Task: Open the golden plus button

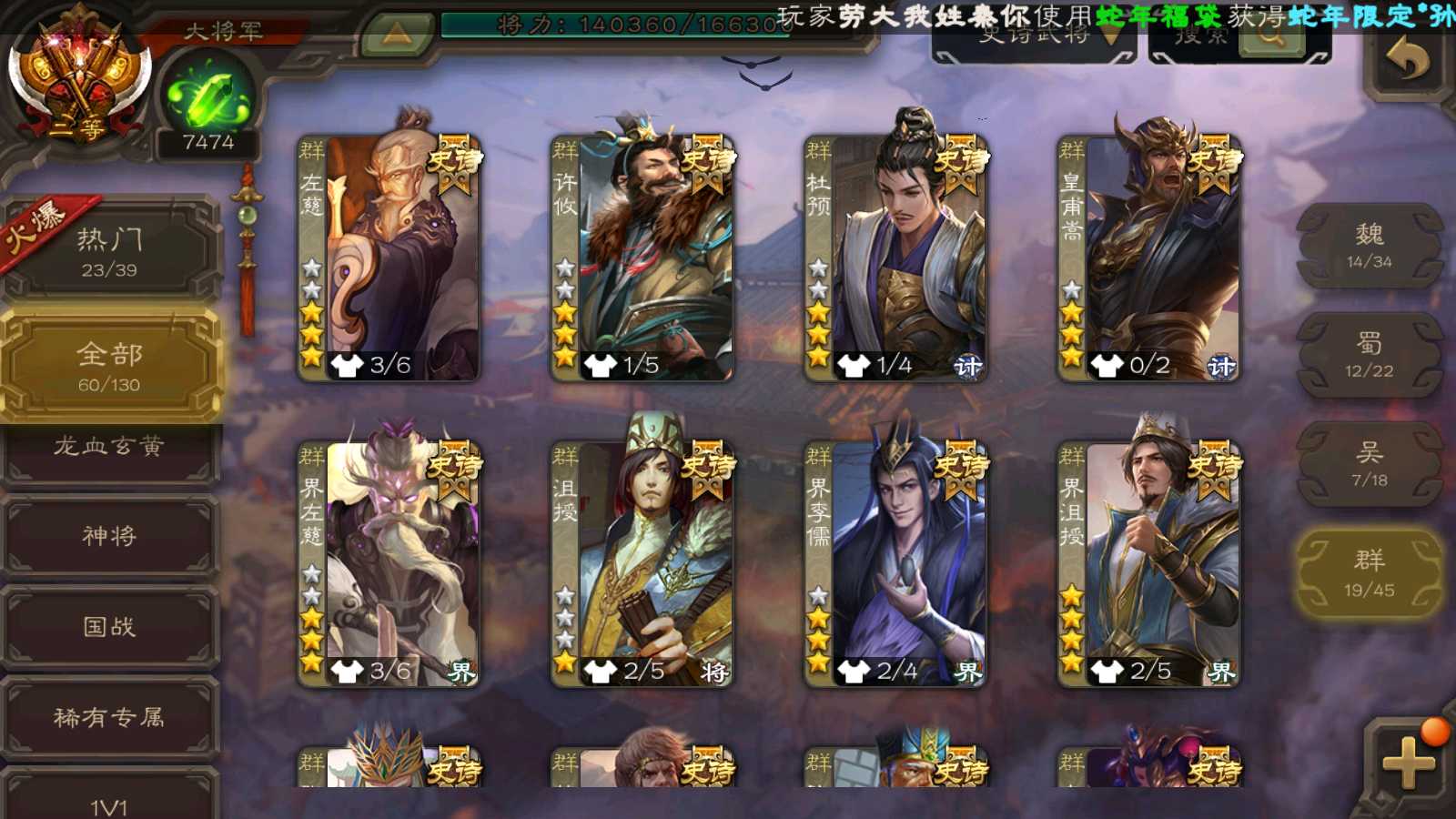Action: pyautogui.click(x=1407, y=761)
